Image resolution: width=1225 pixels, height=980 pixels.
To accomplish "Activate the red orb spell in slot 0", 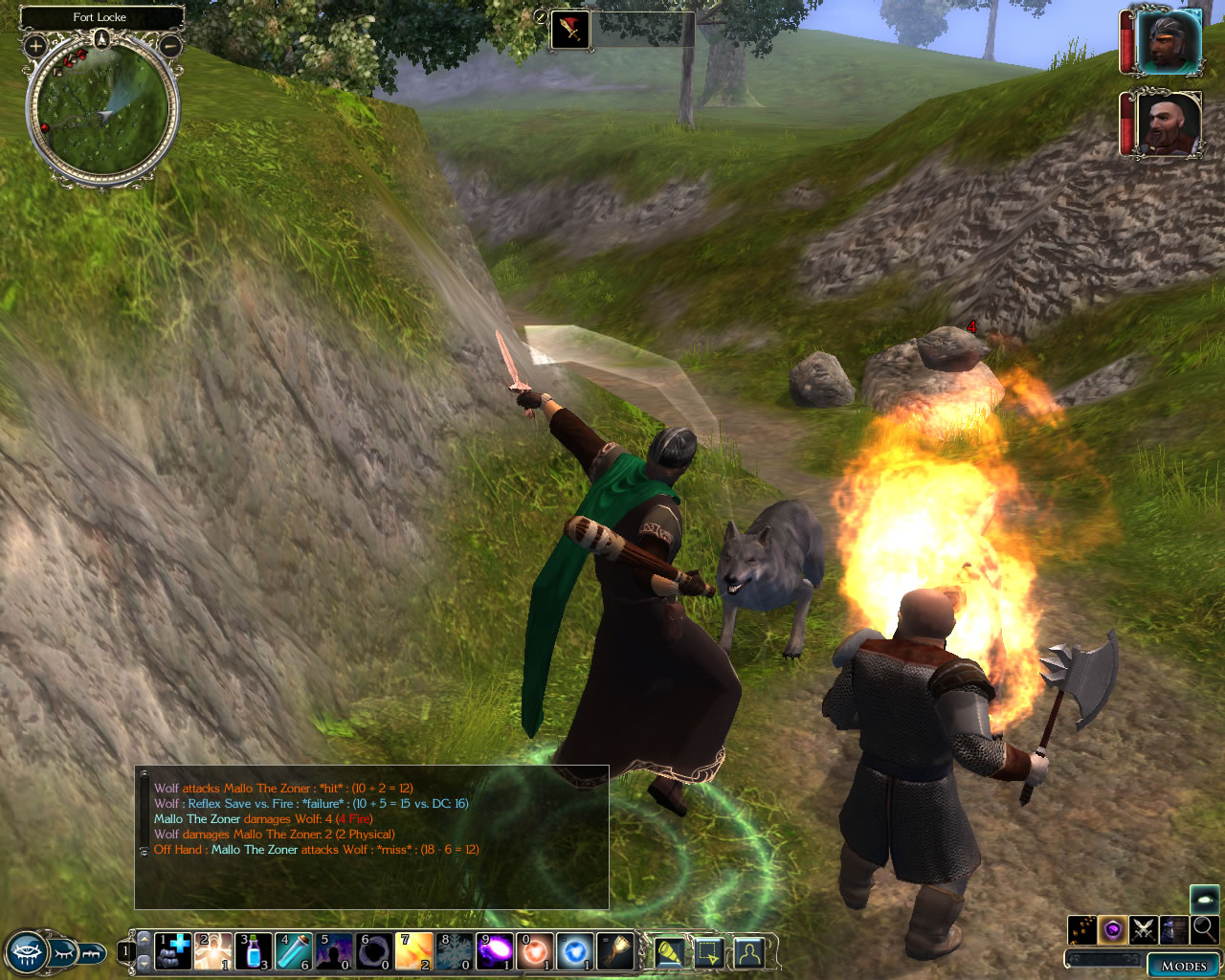I will pos(535,951).
